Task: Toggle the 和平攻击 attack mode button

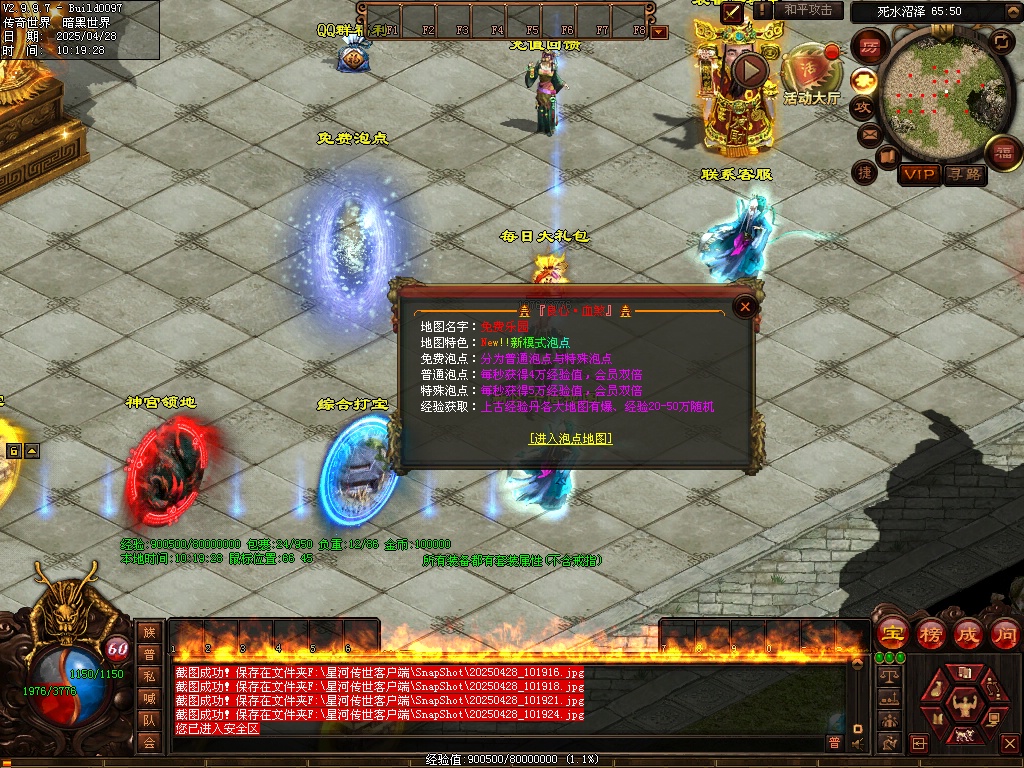Action: click(x=808, y=10)
